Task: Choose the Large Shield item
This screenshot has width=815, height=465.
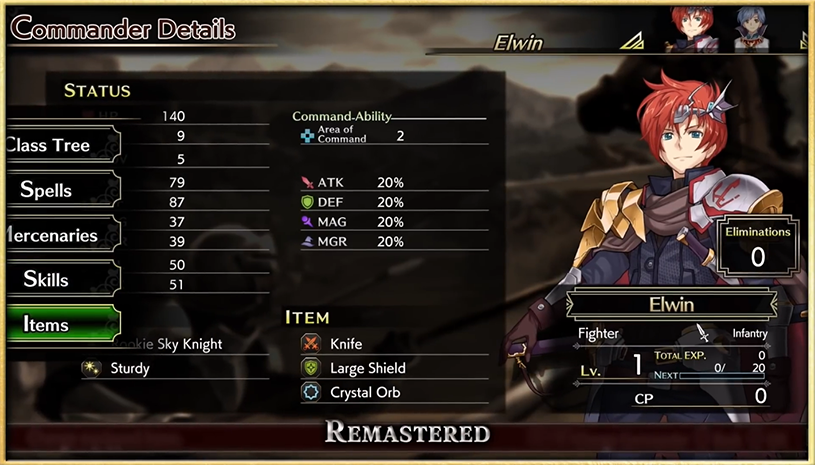Action: (x=367, y=368)
